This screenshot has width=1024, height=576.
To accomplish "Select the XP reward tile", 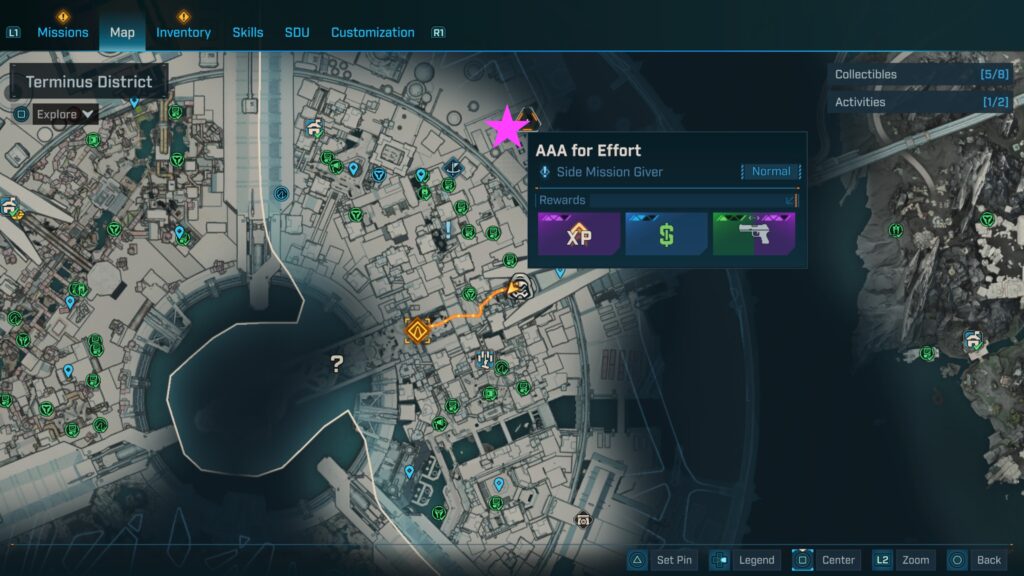I will tap(579, 235).
